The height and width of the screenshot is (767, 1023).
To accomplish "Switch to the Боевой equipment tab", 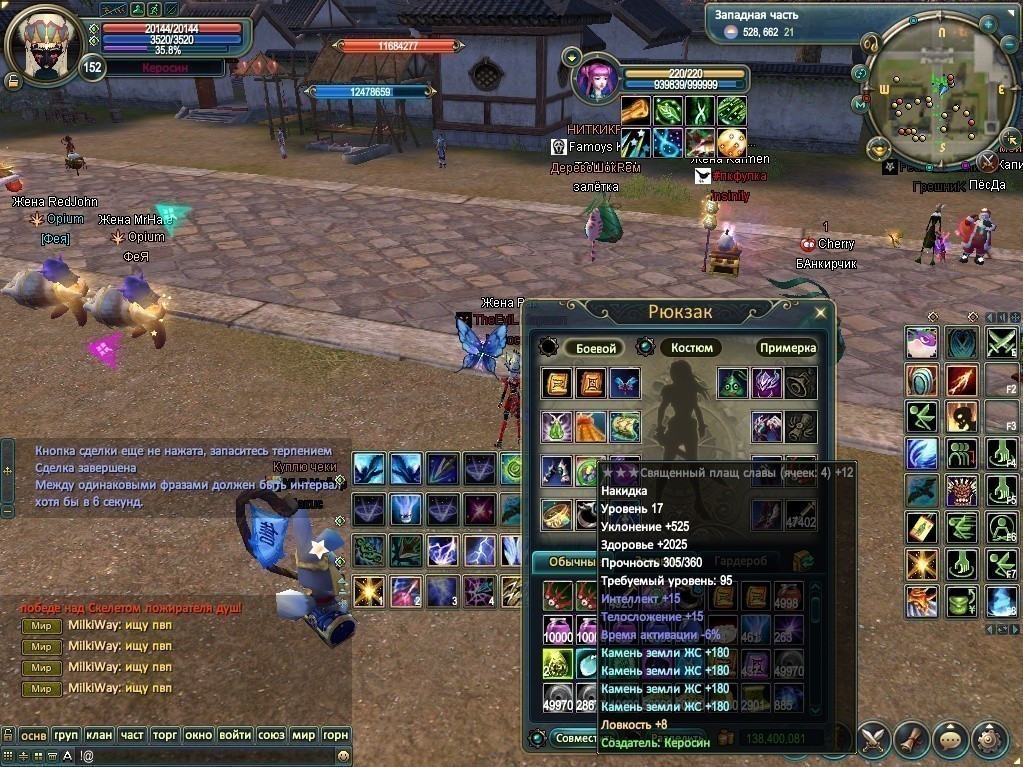I will pos(594,348).
